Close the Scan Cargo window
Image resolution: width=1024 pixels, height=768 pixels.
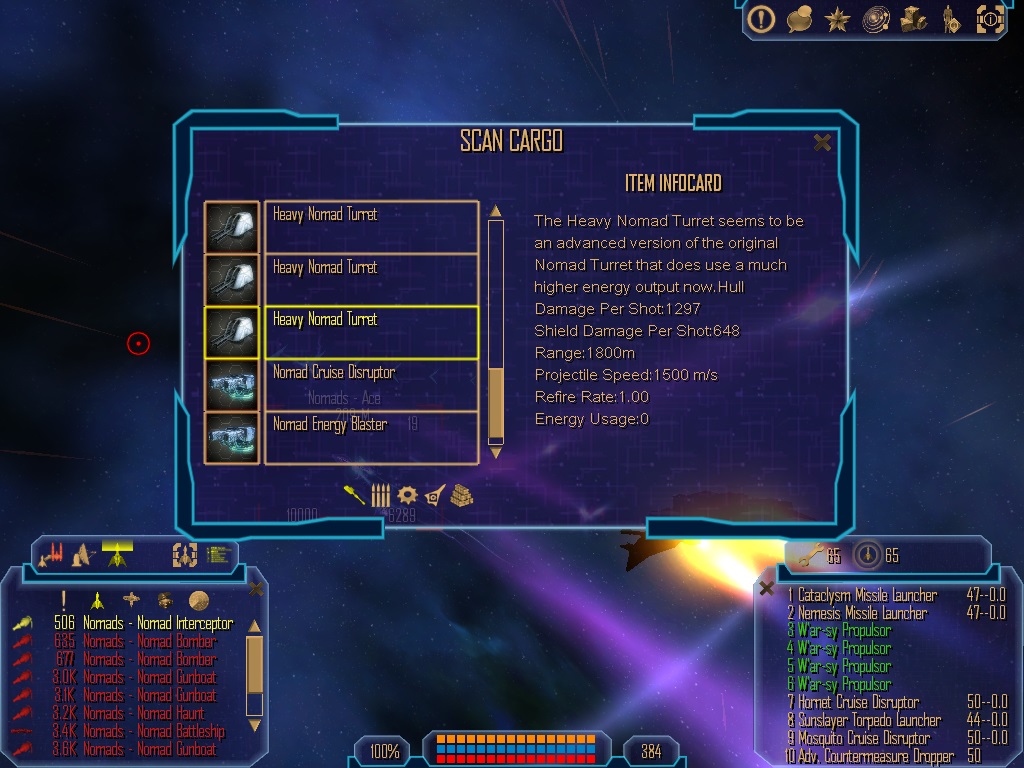822,143
